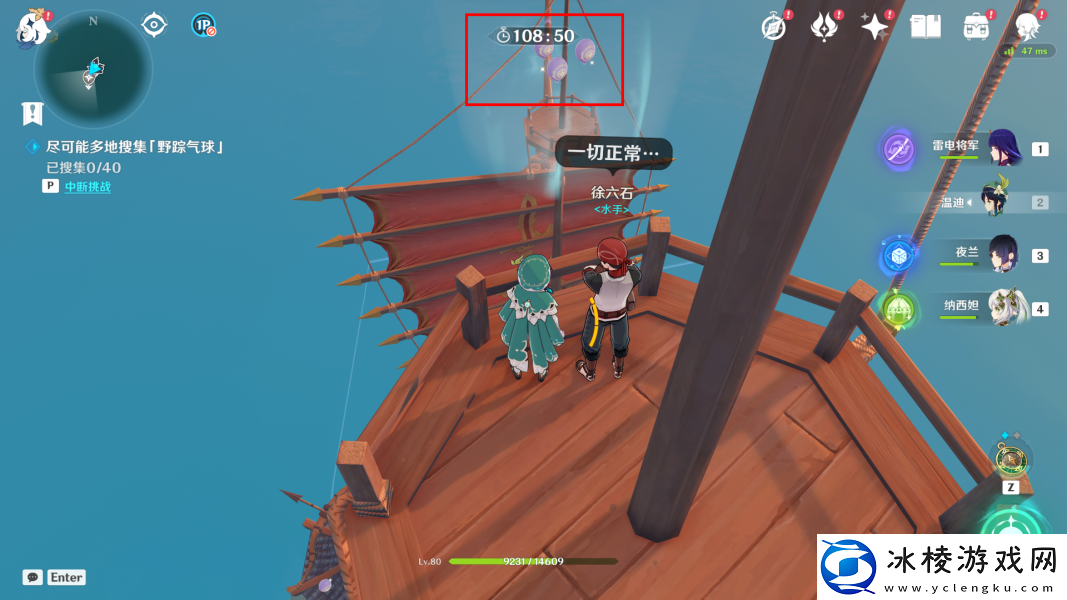This screenshot has height=600, width=1067.
Task: Open the map from the minimap
Action: pyautogui.click(x=92, y=70)
